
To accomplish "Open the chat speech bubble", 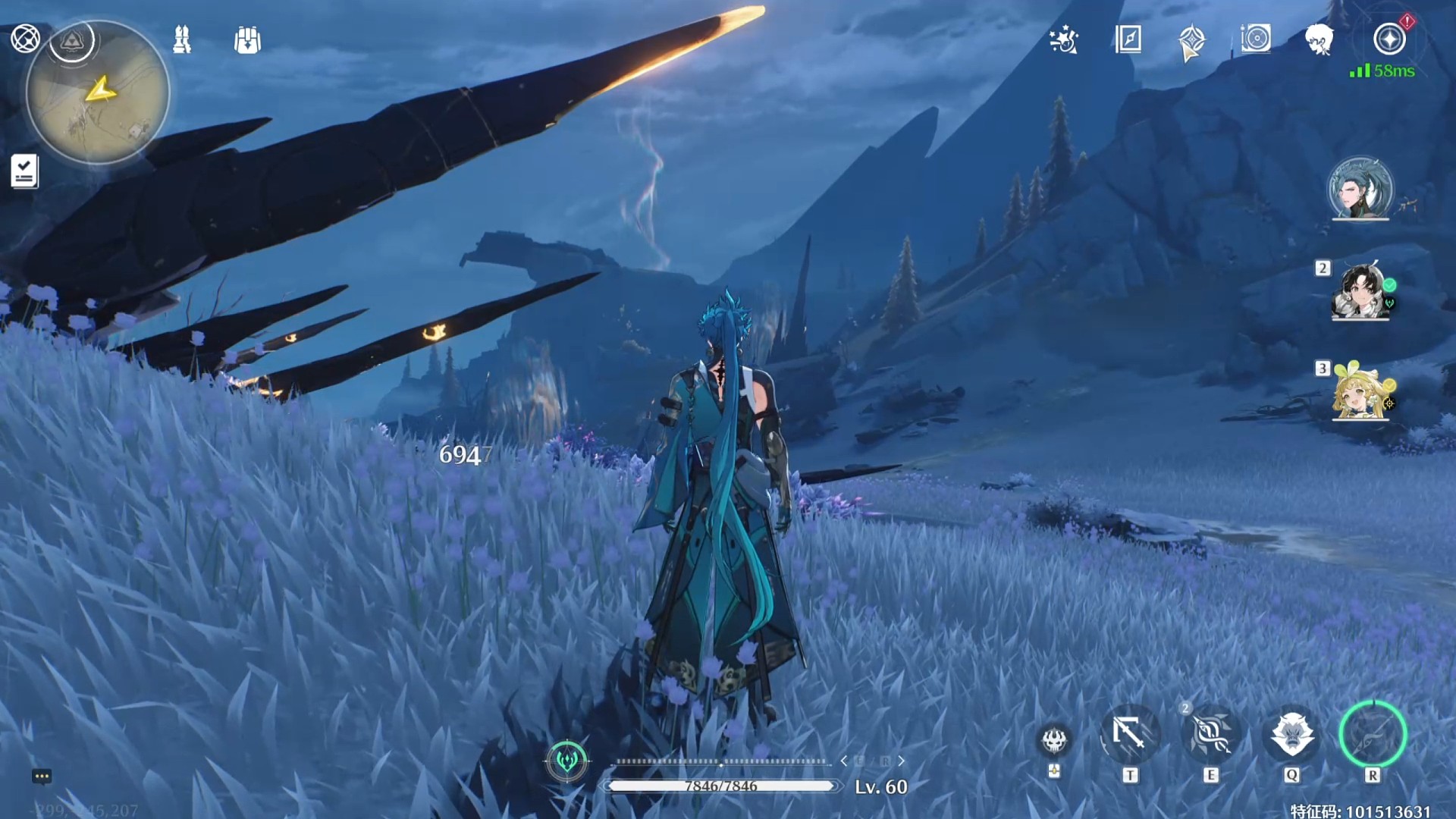I will point(42,776).
